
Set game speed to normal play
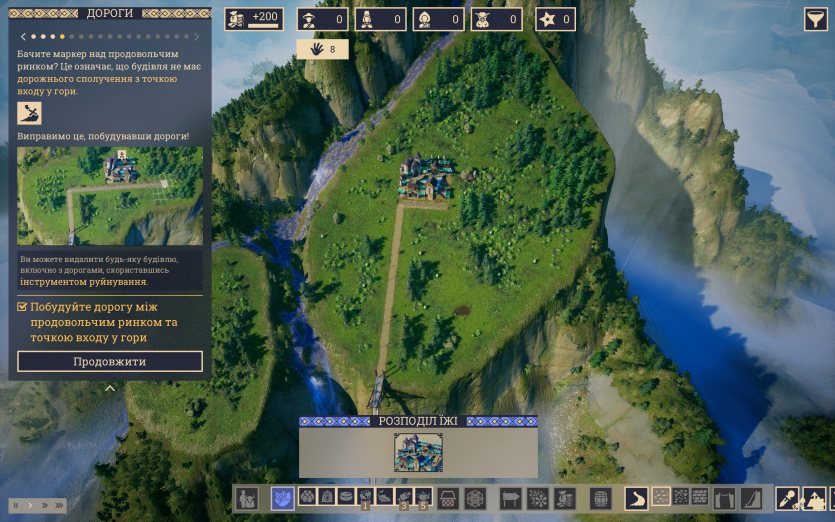pyautogui.click(x=29, y=505)
